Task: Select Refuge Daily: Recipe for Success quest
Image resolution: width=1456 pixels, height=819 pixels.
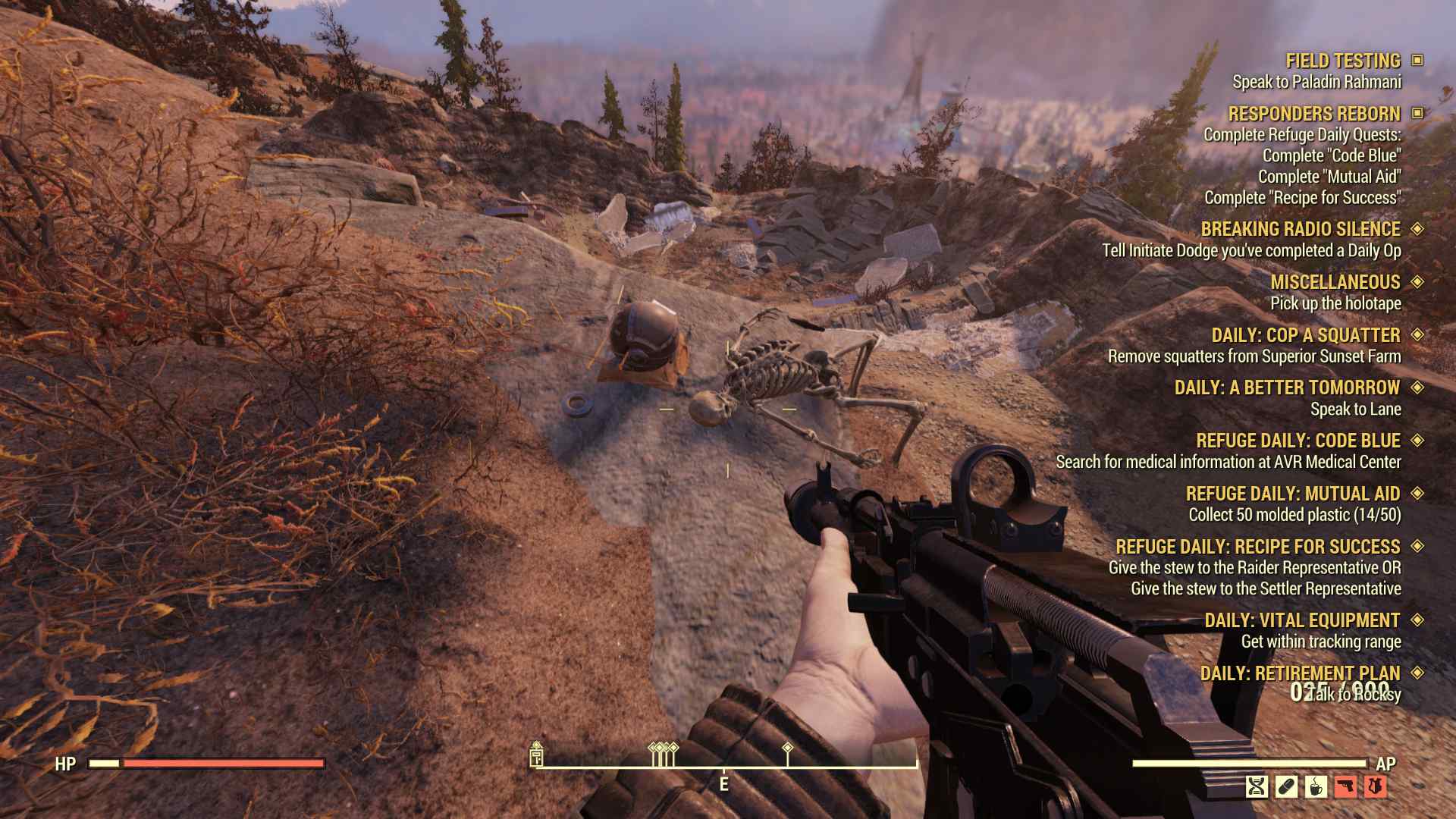Action: pos(1257,547)
